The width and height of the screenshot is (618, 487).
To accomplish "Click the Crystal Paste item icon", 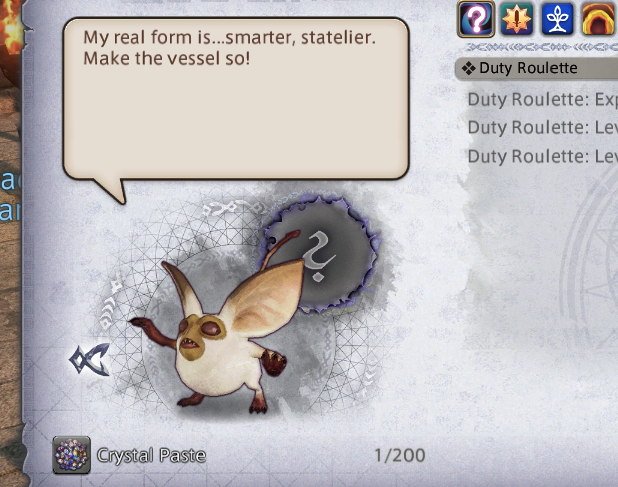I will 71,455.
